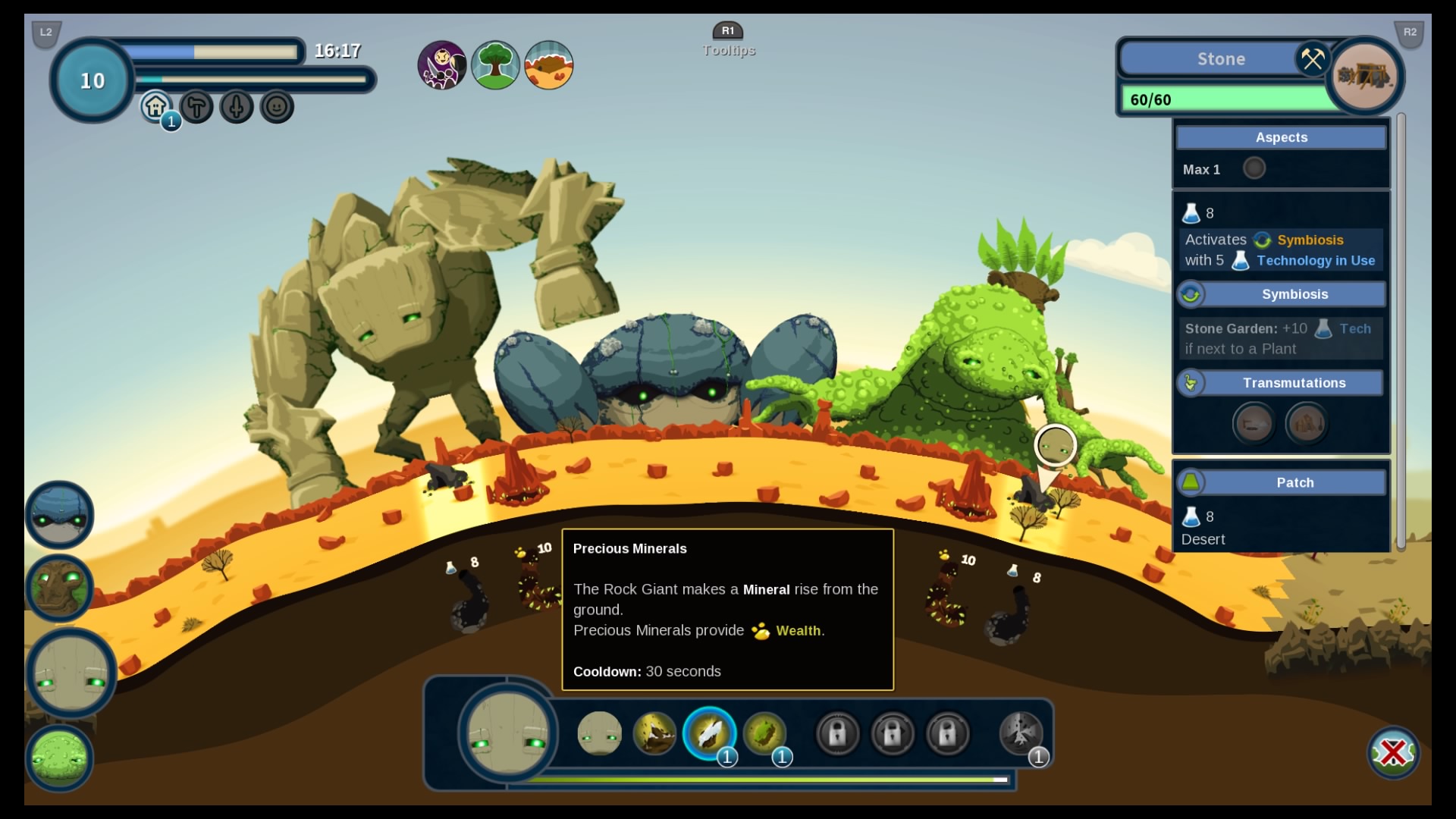Activate the green-tinted rock aspect ability
Image resolution: width=1456 pixels, height=819 pixels.
[x=764, y=733]
